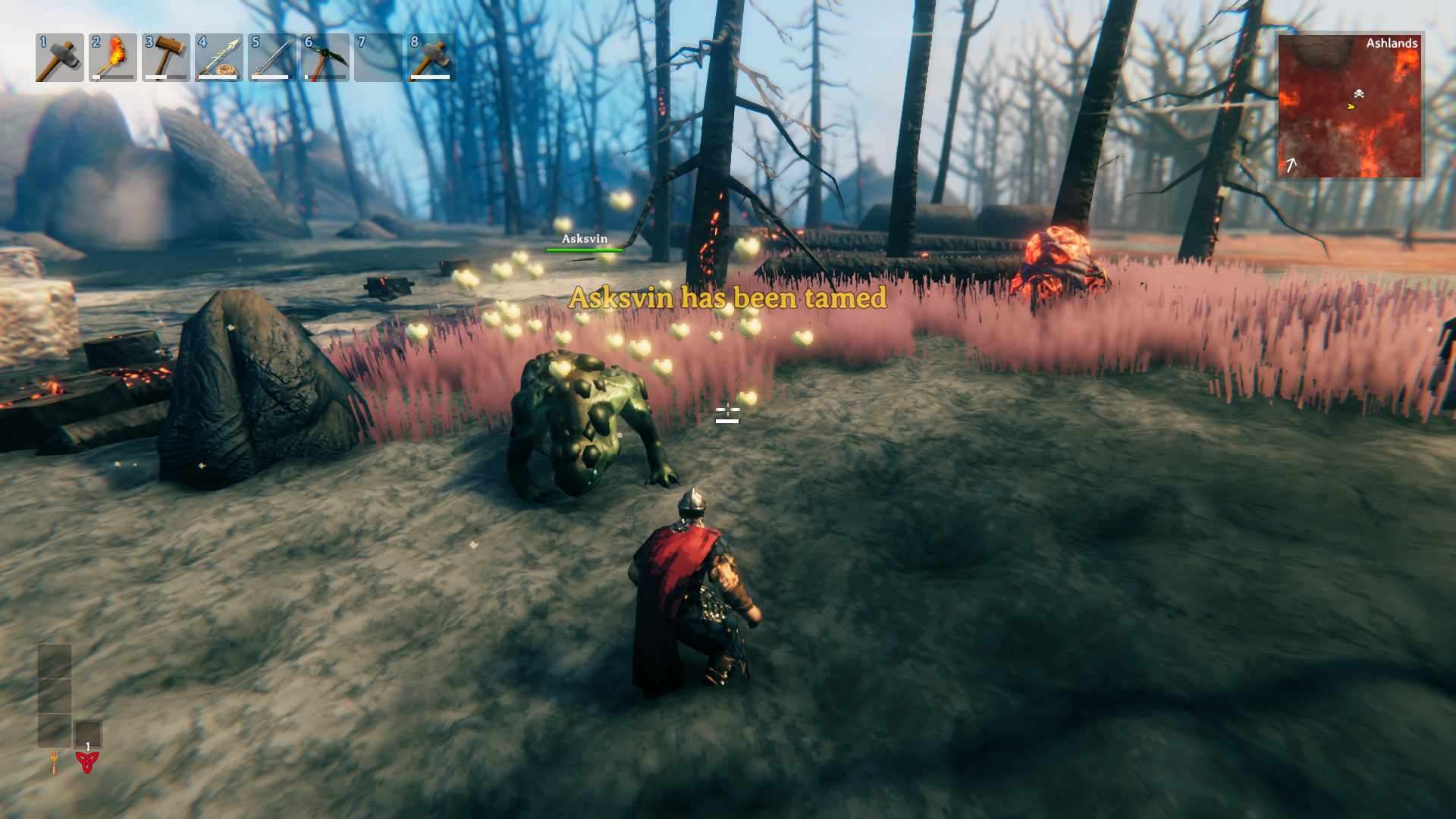Select the pickaxe hotbar slot
This screenshot has height=819, width=1456.
pyautogui.click(x=325, y=58)
